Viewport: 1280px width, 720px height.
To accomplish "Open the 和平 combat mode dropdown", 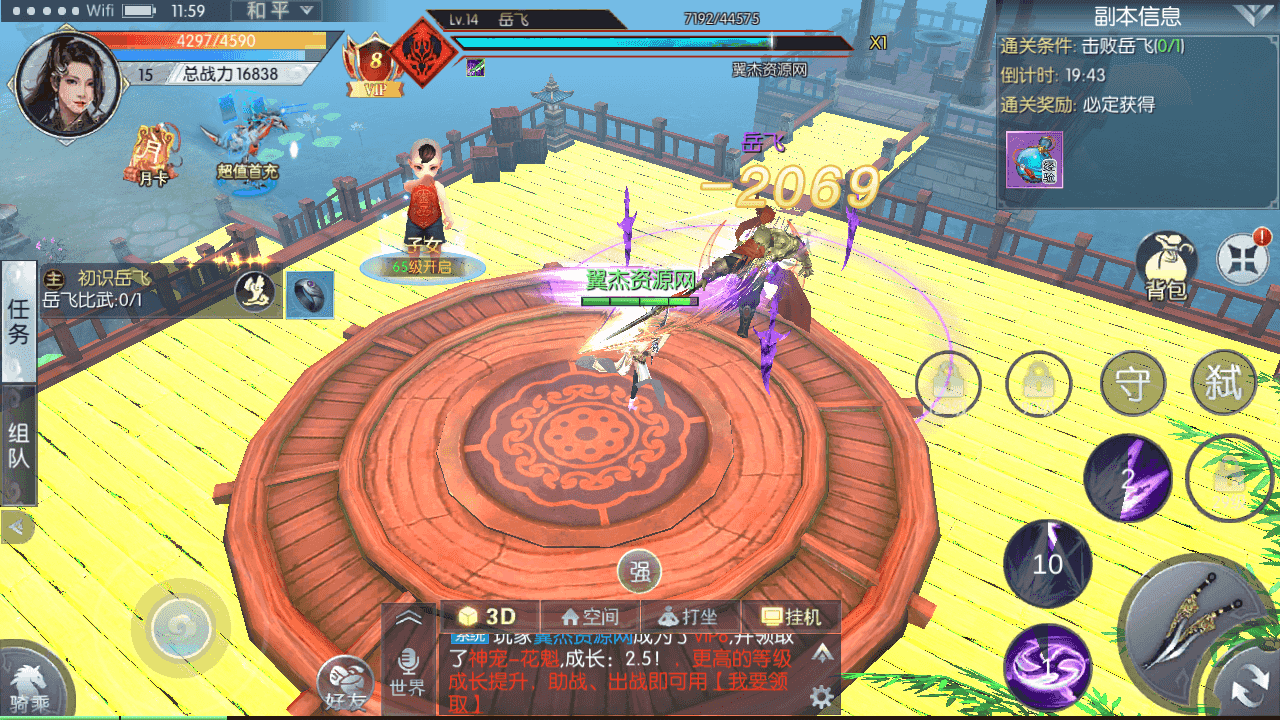I will (x=276, y=11).
